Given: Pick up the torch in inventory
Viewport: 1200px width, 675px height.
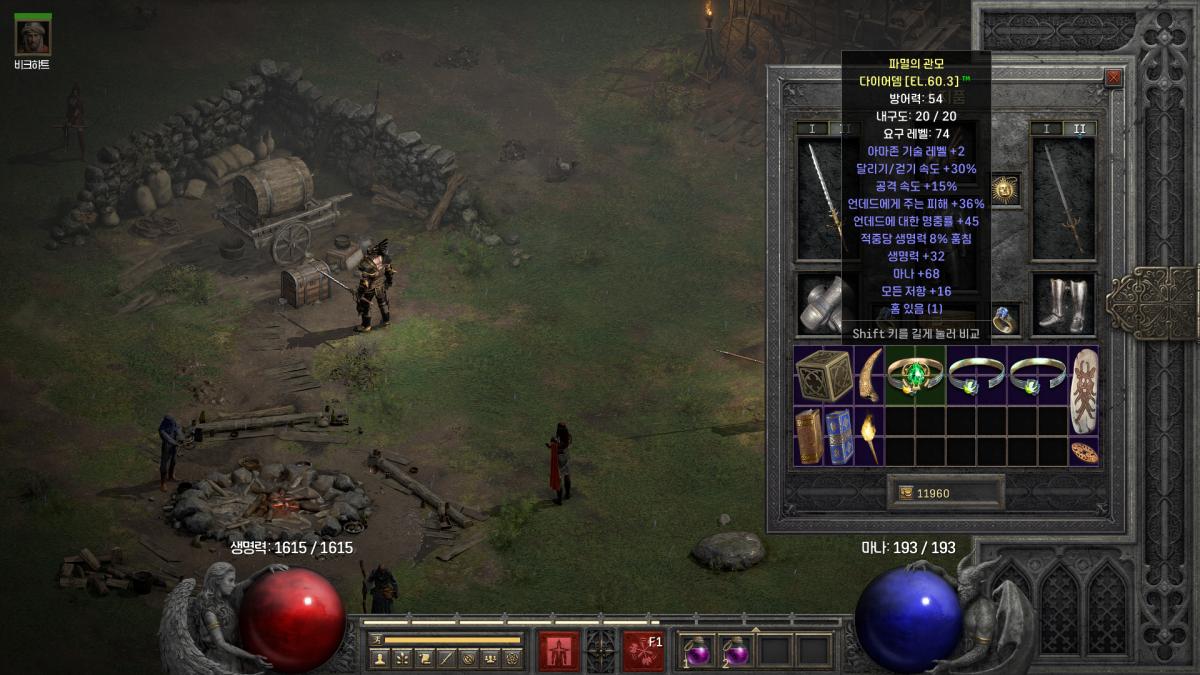Looking at the screenshot, I should pyautogui.click(x=870, y=437).
